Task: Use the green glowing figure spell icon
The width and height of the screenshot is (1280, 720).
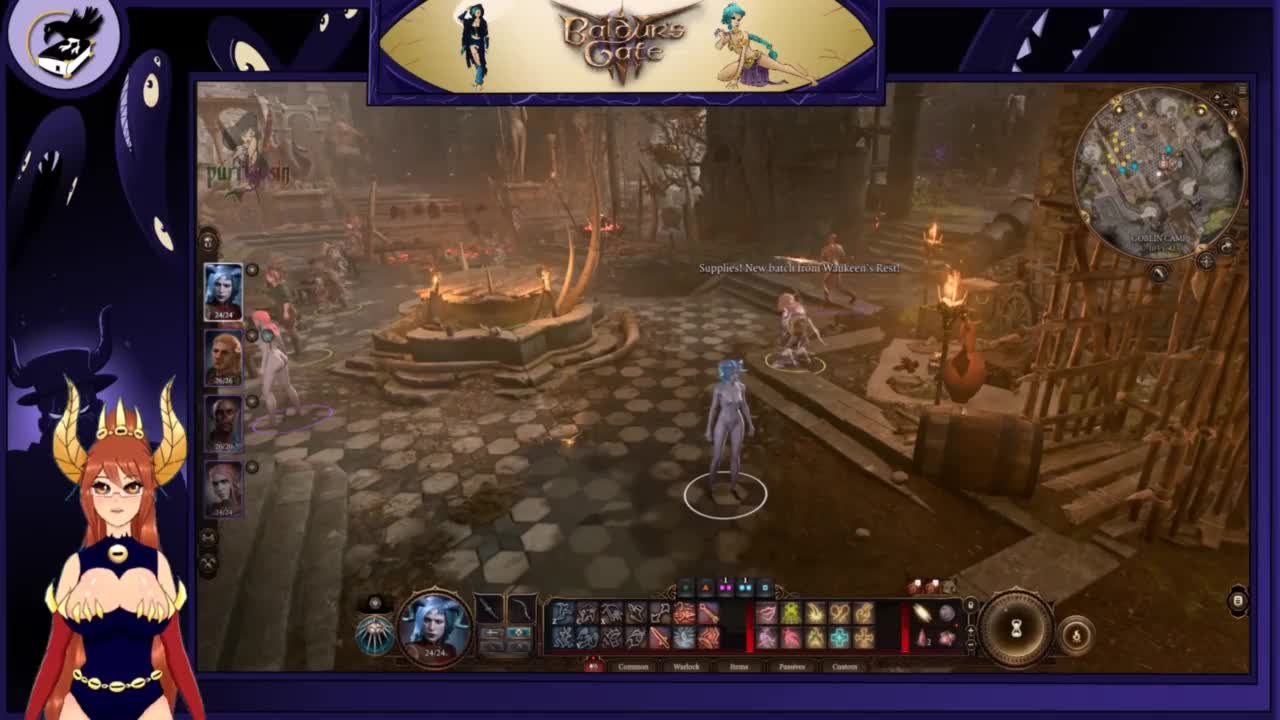Action: coord(791,613)
